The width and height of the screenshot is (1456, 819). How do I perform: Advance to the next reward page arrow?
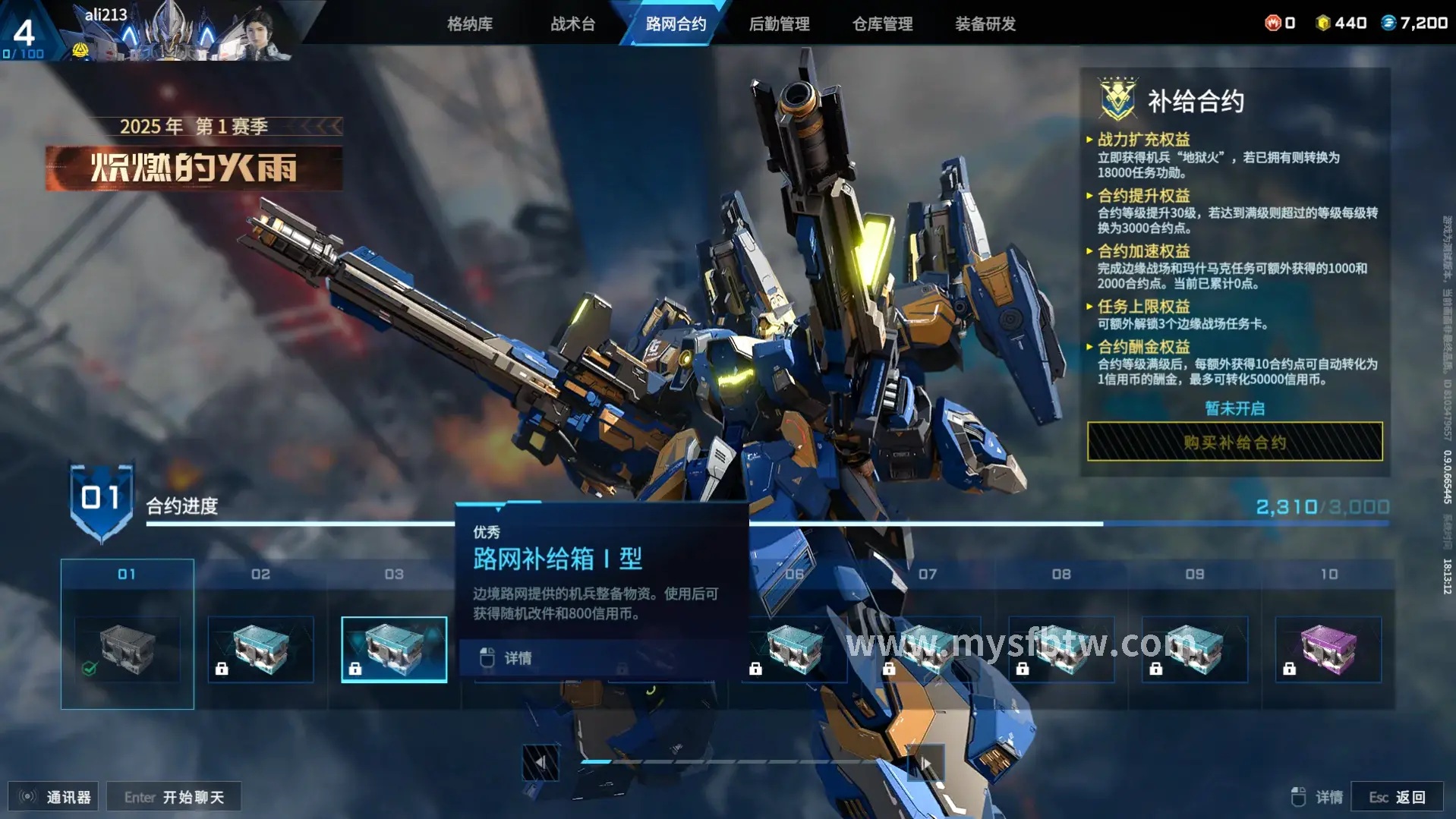[x=925, y=762]
